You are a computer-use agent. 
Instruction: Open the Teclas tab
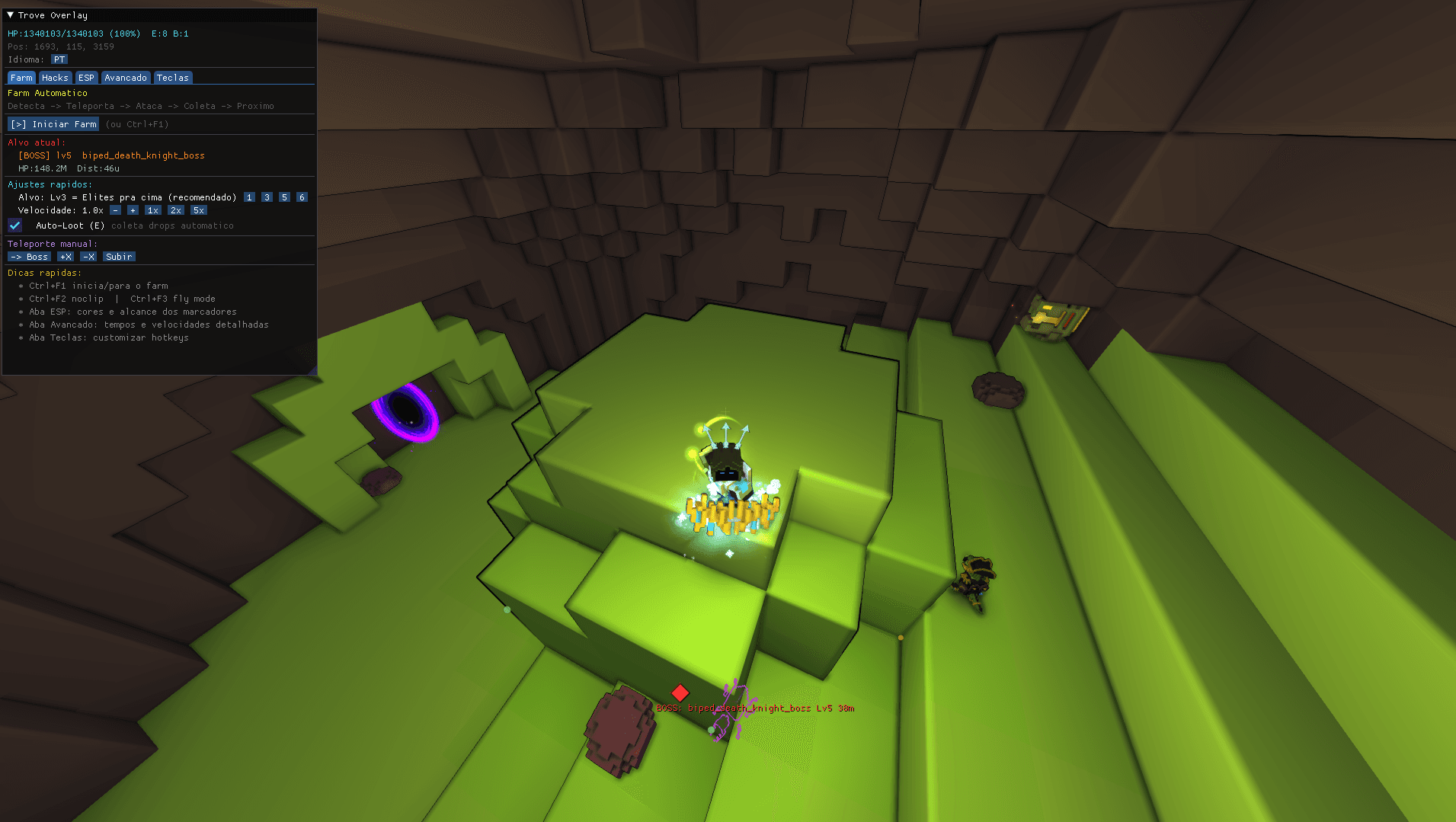[173, 77]
